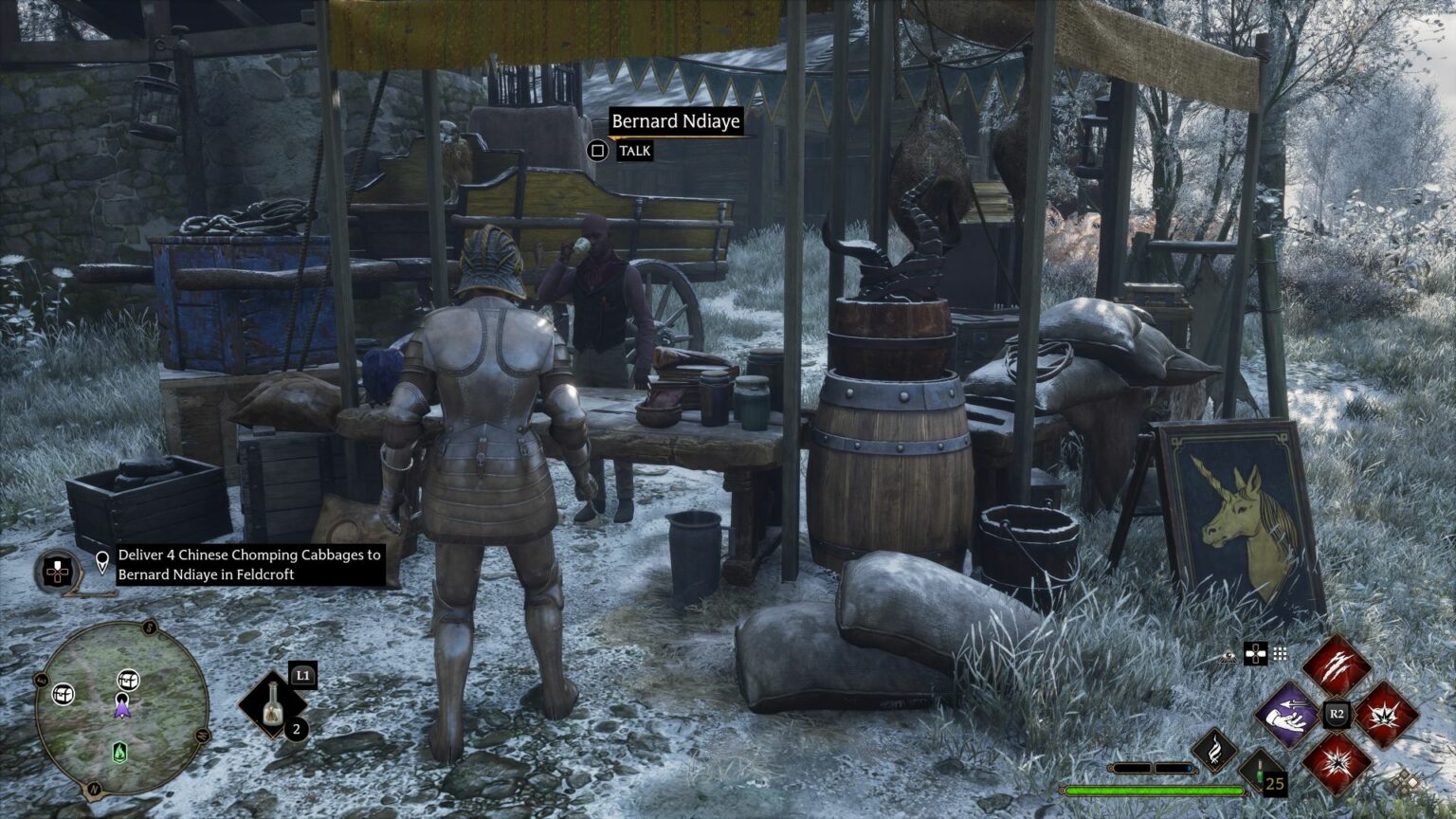Screen dimensions: 1456x819
Task: Click the chest marker beside the player arrow
Action: [x=128, y=680]
